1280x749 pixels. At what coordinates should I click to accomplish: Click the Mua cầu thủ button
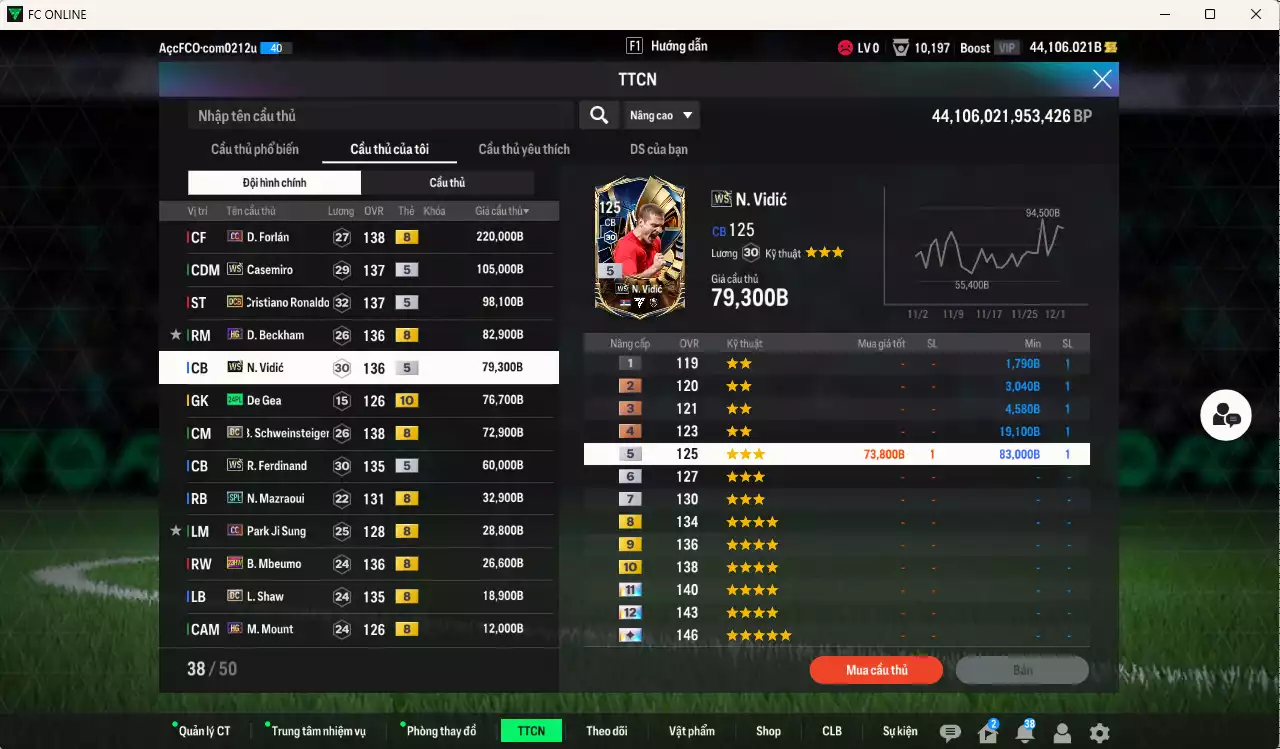click(x=876, y=670)
